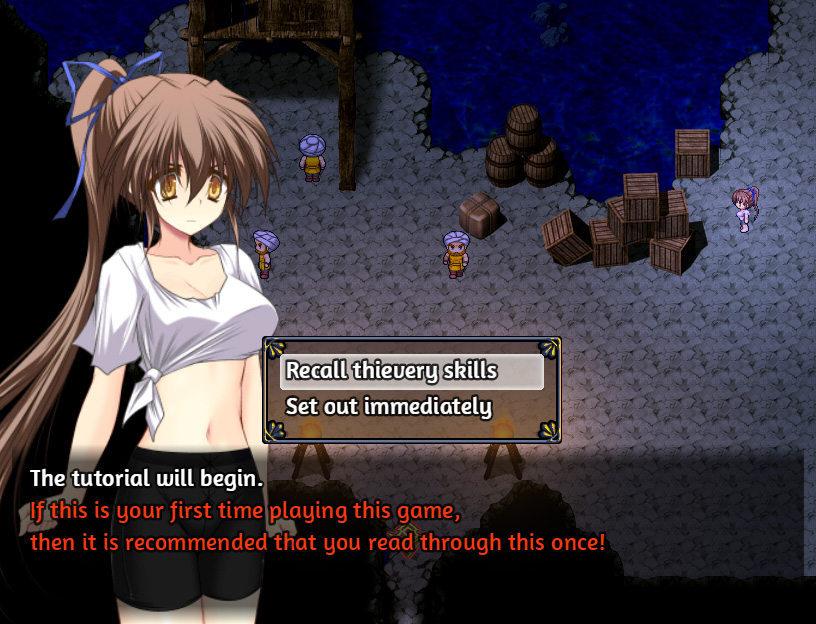Viewport: 816px width, 624px height.
Task: Select "Set out immediately" choice
Action: coord(389,407)
